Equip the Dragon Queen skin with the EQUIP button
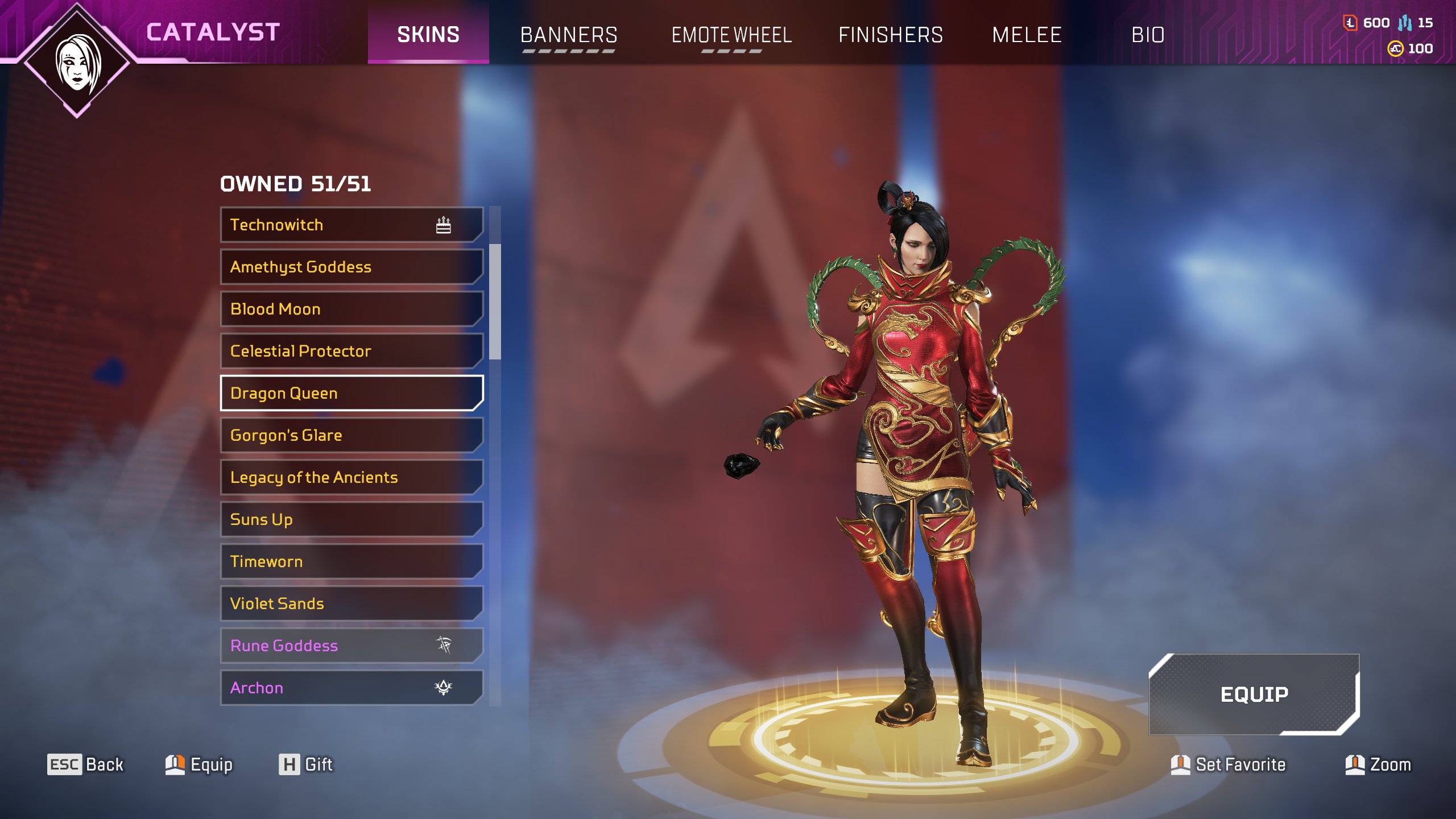Screen dimensions: 1456x819 pyautogui.click(x=1254, y=694)
